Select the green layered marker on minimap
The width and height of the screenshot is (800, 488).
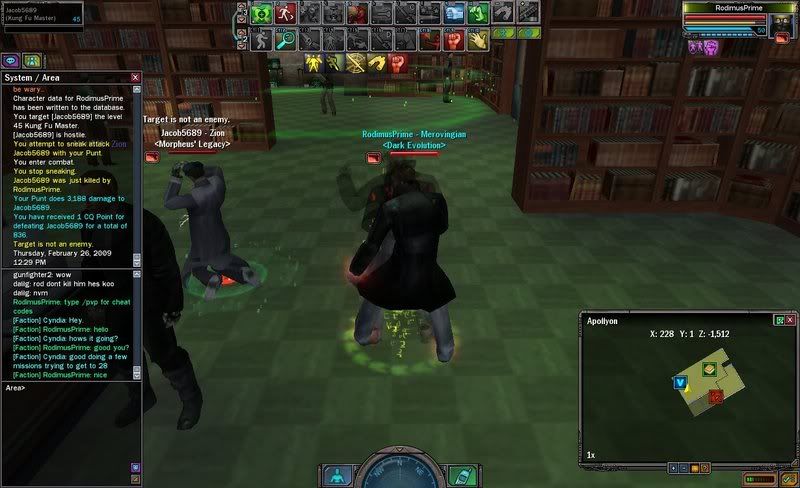click(708, 369)
